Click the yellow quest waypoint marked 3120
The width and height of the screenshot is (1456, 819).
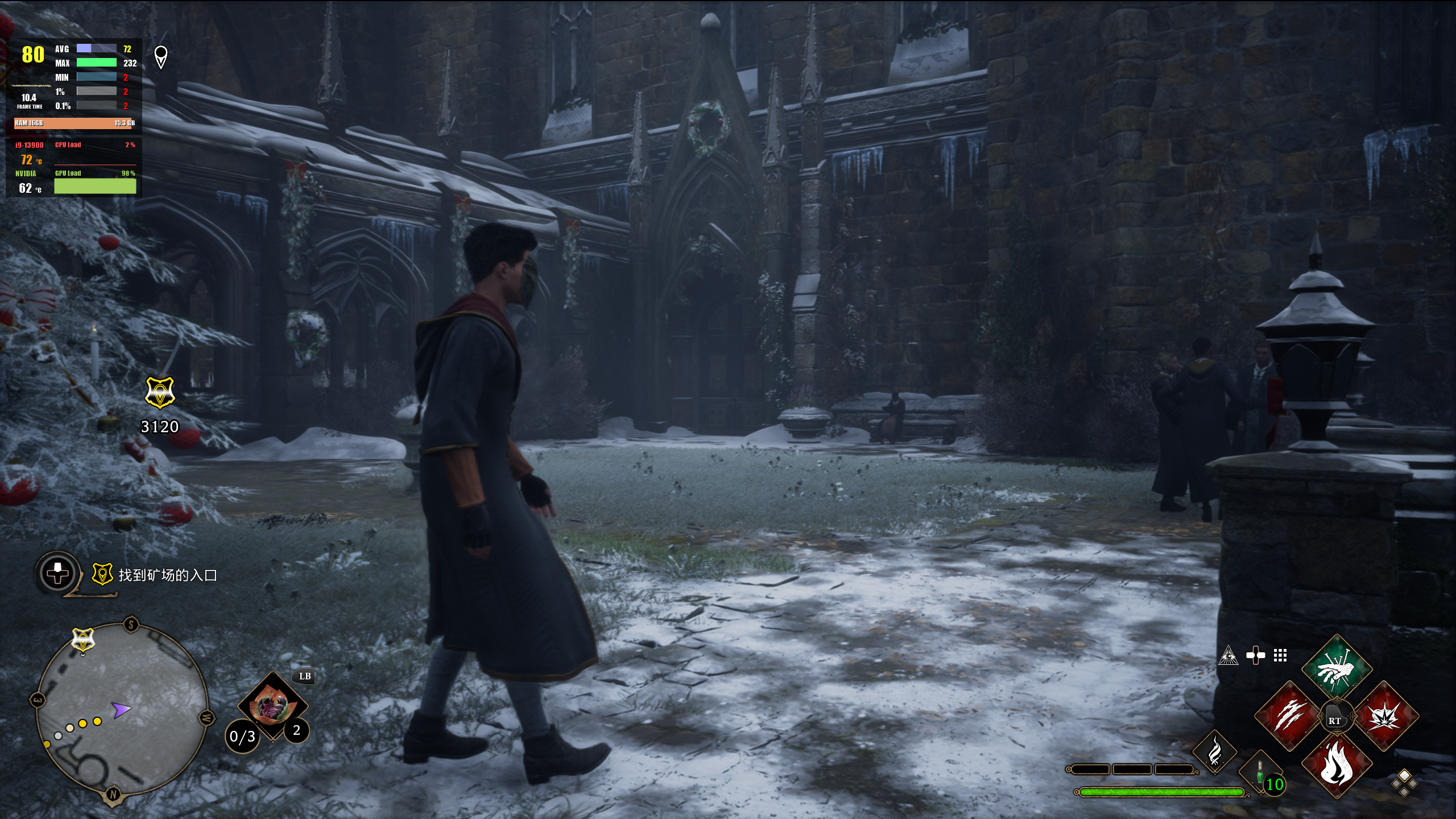(160, 392)
